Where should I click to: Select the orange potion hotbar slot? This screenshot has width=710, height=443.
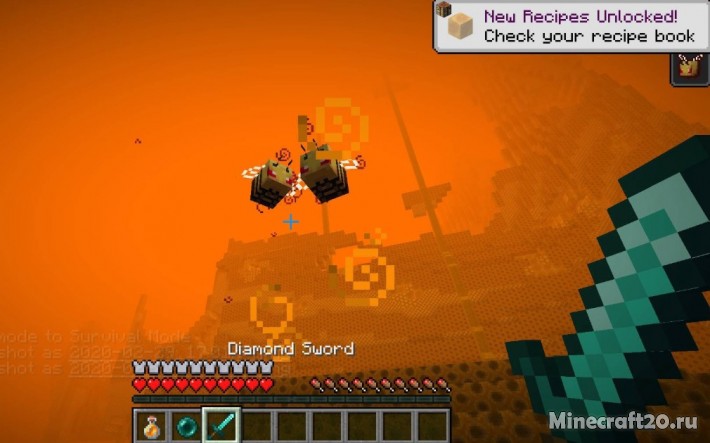coord(150,425)
